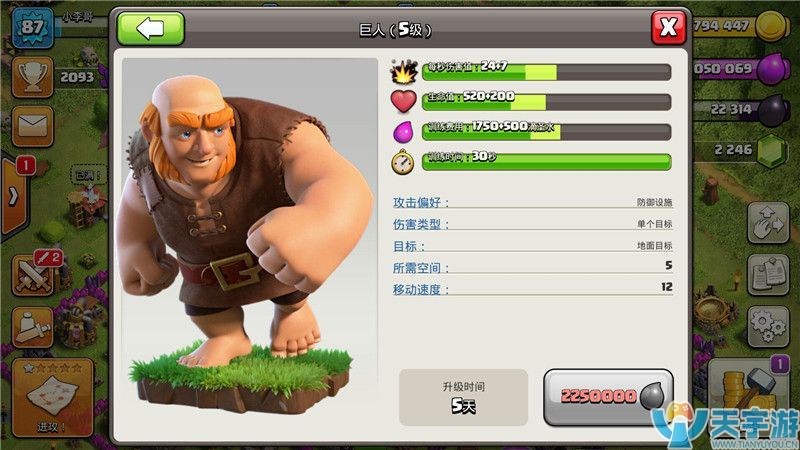Go back with the green arrow button
Screen dimensions: 800x450
151,28
